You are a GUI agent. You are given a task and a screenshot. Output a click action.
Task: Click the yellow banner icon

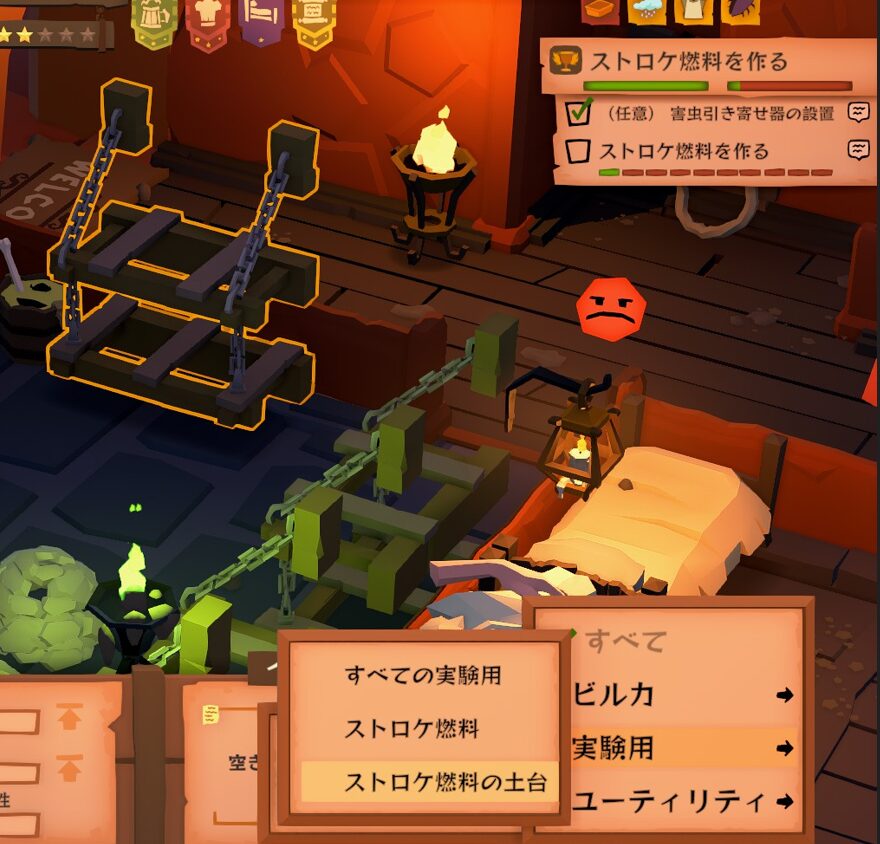(313, 20)
